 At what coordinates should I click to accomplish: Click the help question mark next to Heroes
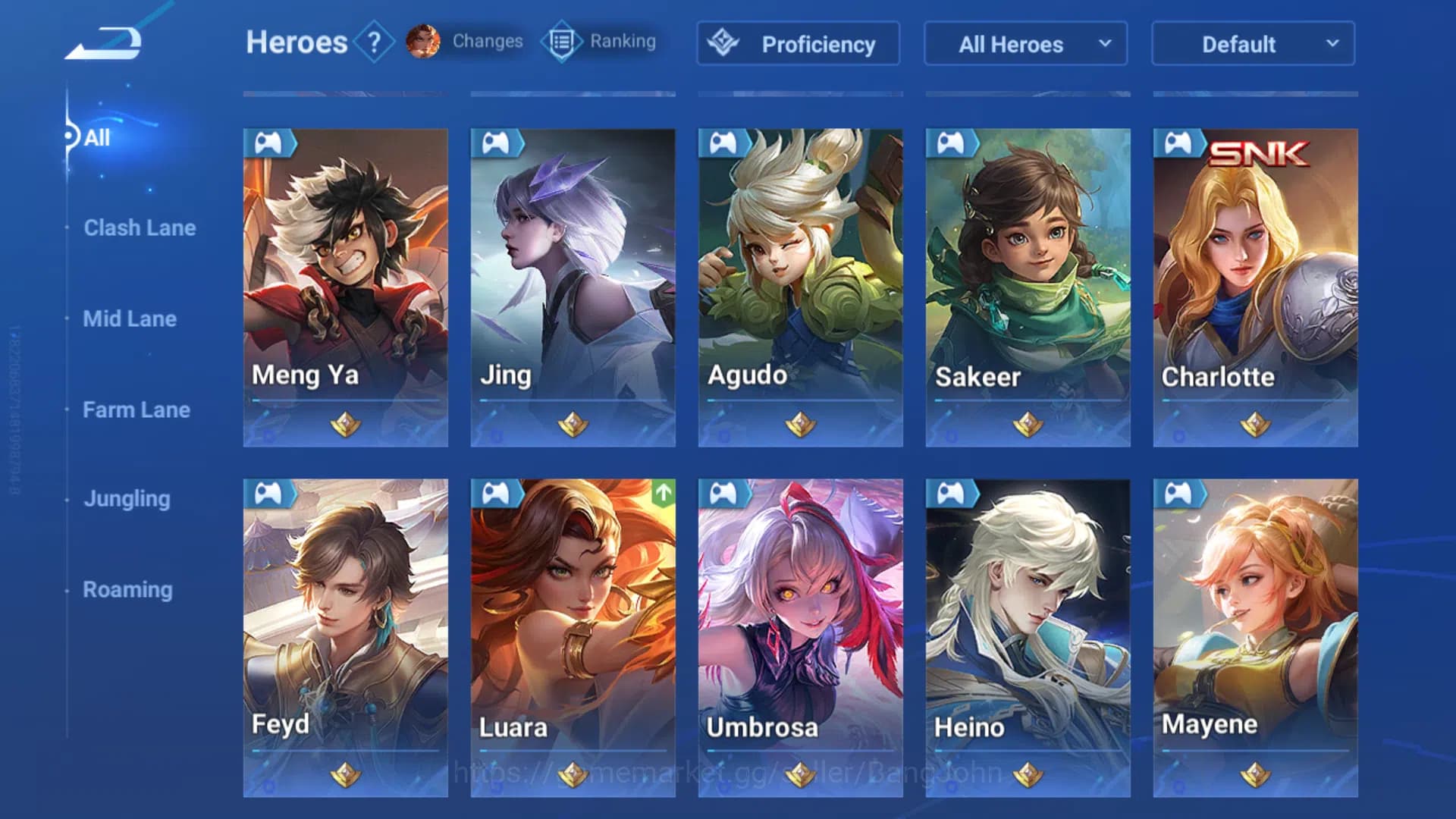tap(373, 42)
